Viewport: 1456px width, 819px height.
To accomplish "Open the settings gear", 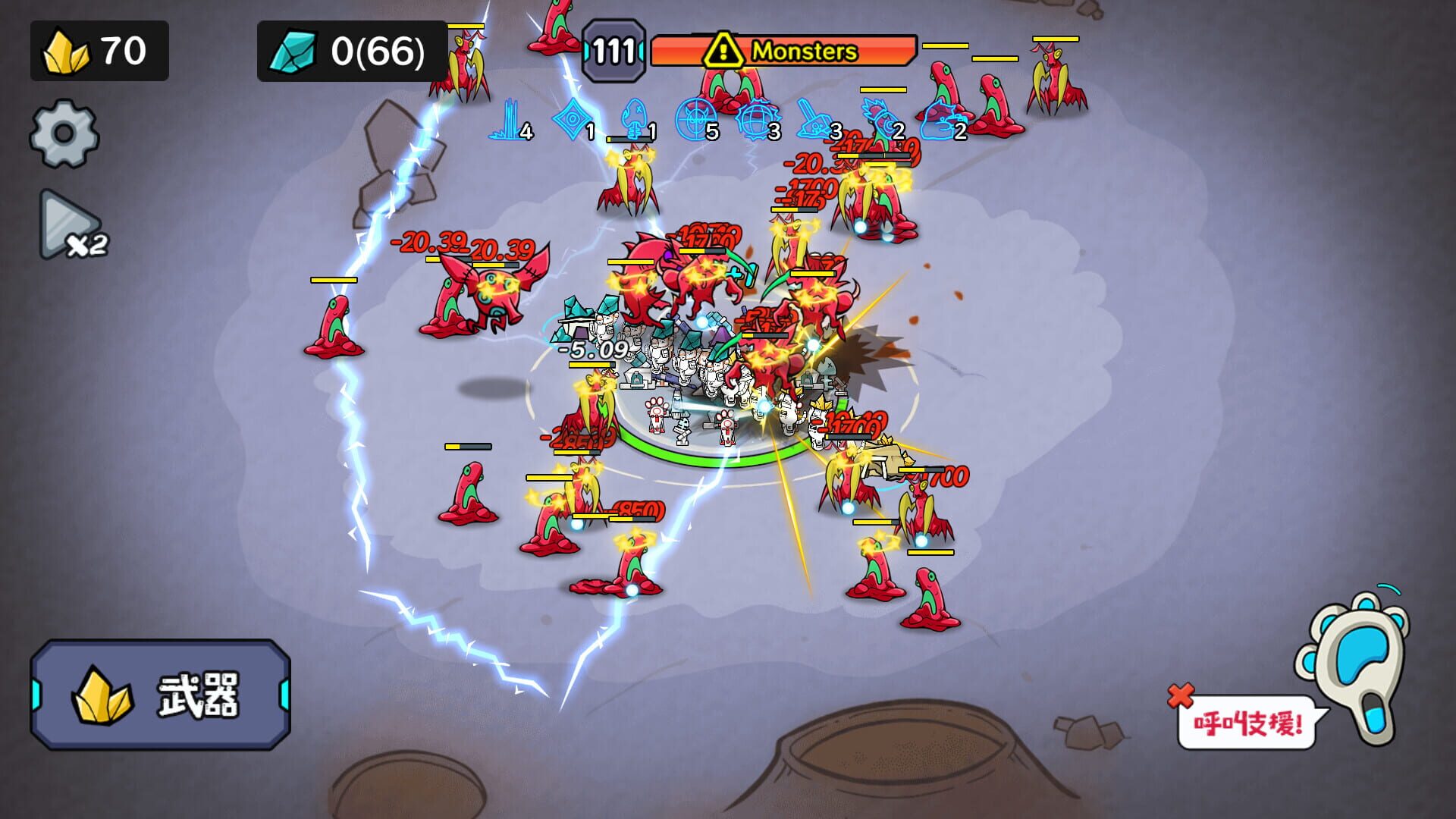I will tap(64, 129).
